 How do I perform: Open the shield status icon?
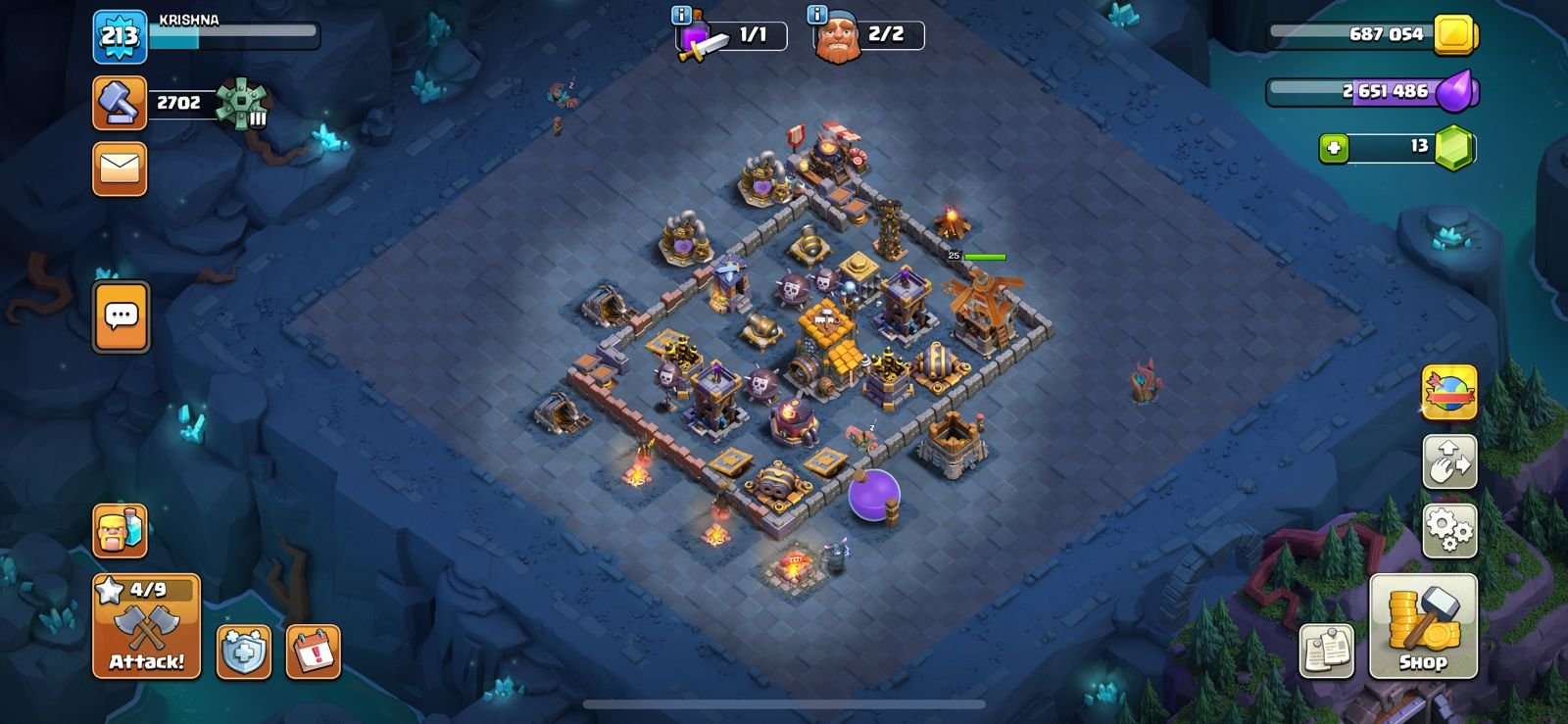coord(243,652)
